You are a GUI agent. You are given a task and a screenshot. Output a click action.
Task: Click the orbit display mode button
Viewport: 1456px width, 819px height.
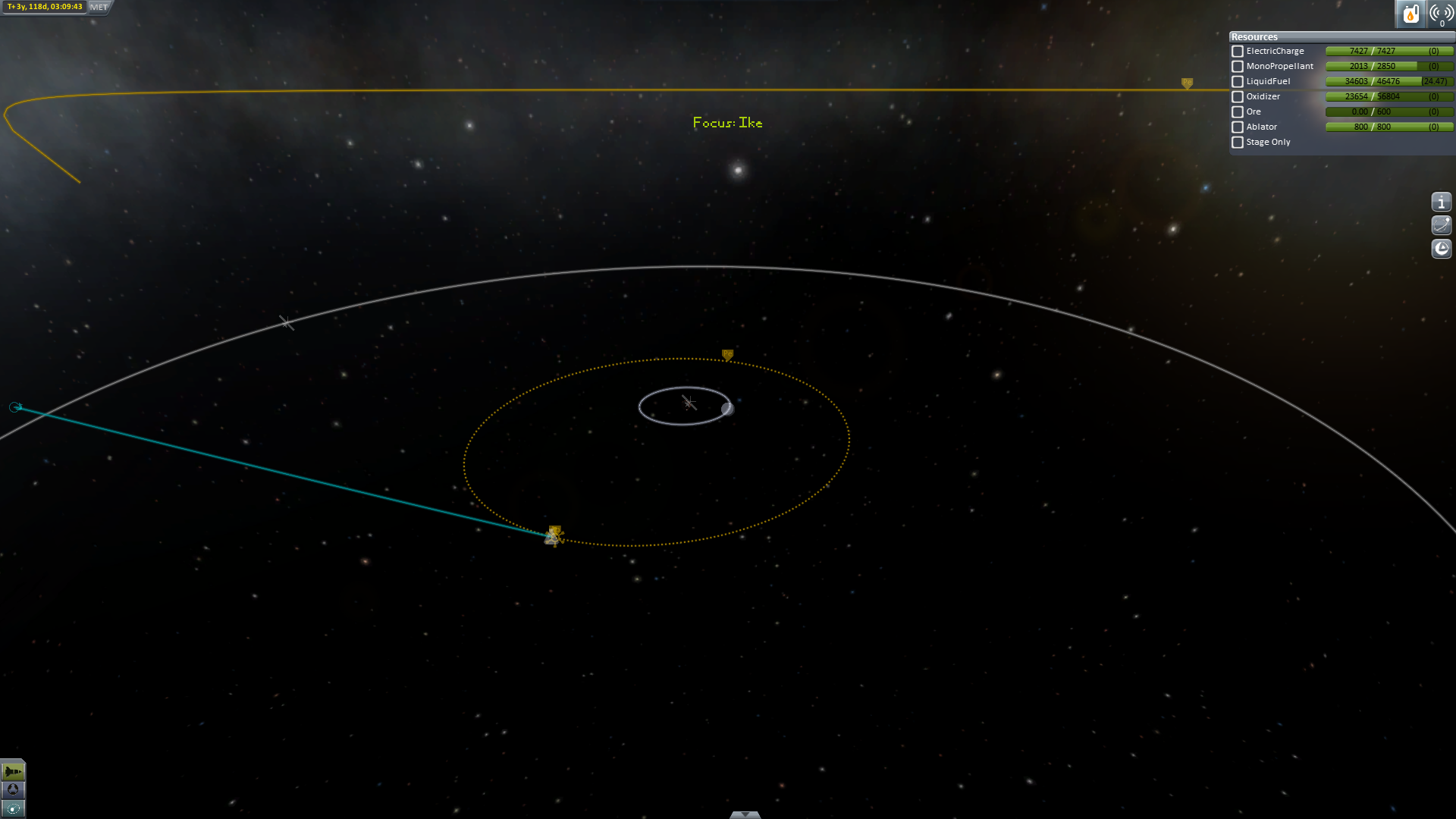pyautogui.click(x=1441, y=225)
